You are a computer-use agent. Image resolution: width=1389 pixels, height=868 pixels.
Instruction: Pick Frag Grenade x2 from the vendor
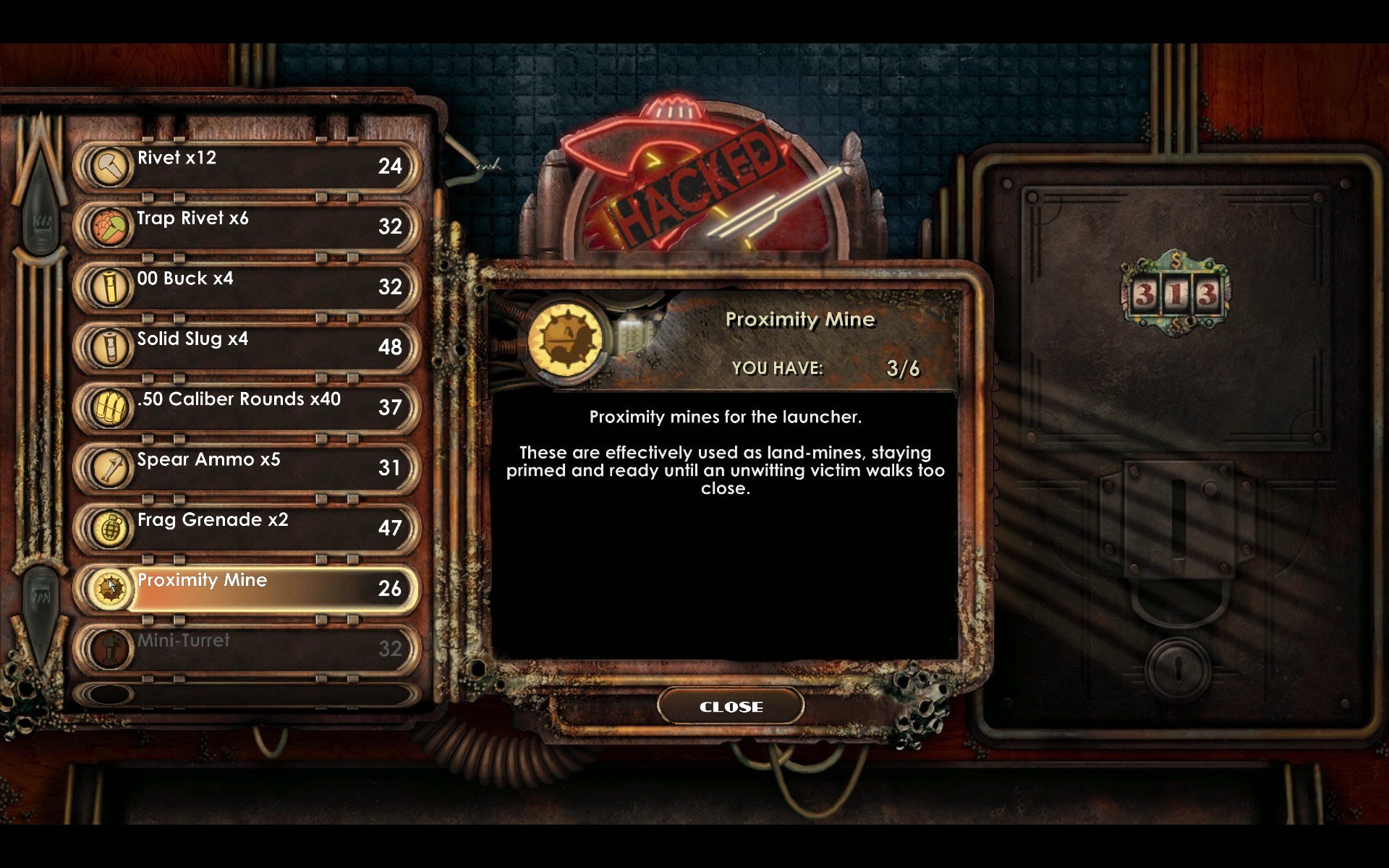pos(246,528)
